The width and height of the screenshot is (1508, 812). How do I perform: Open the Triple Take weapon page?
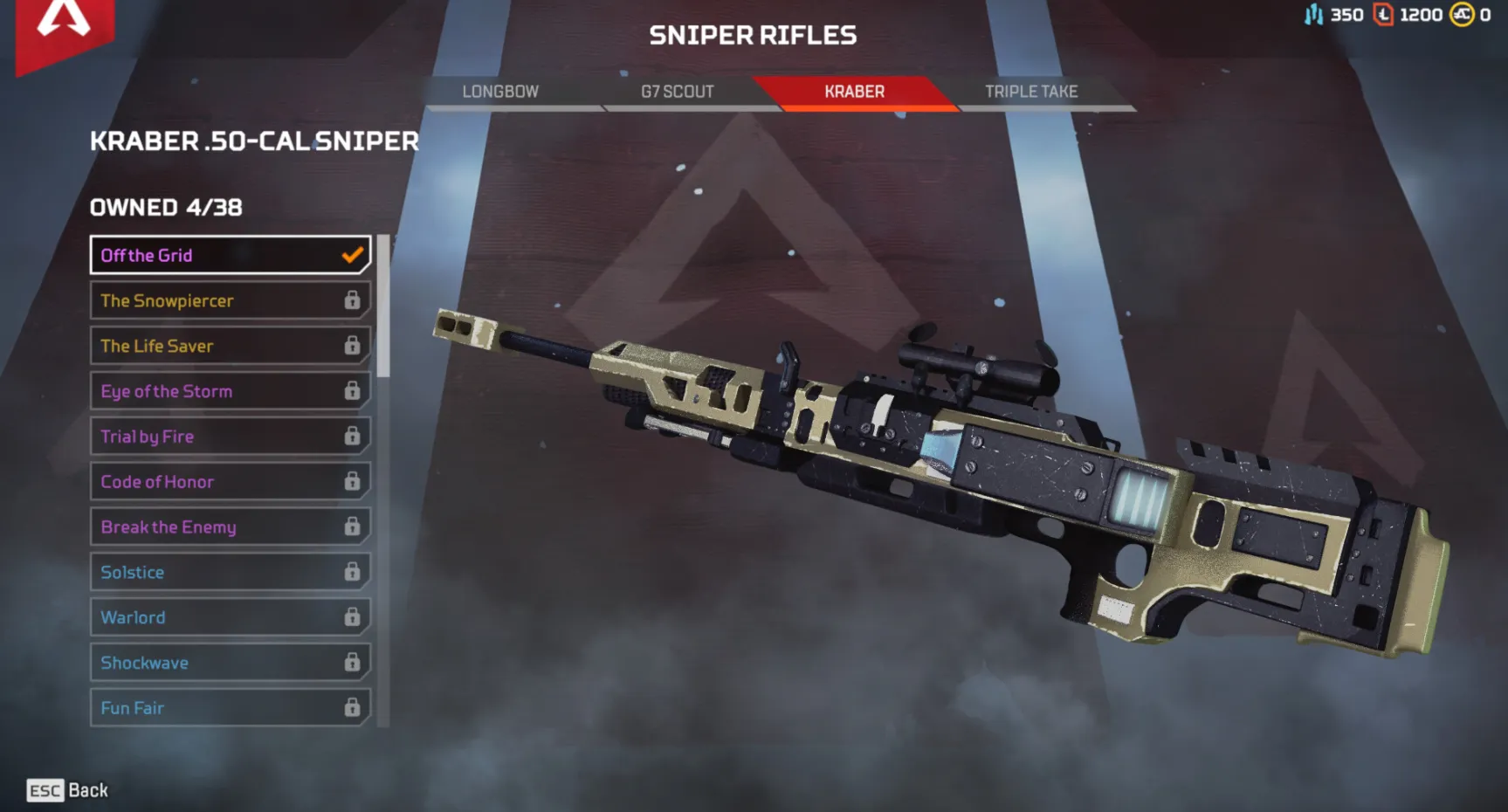pos(1030,91)
